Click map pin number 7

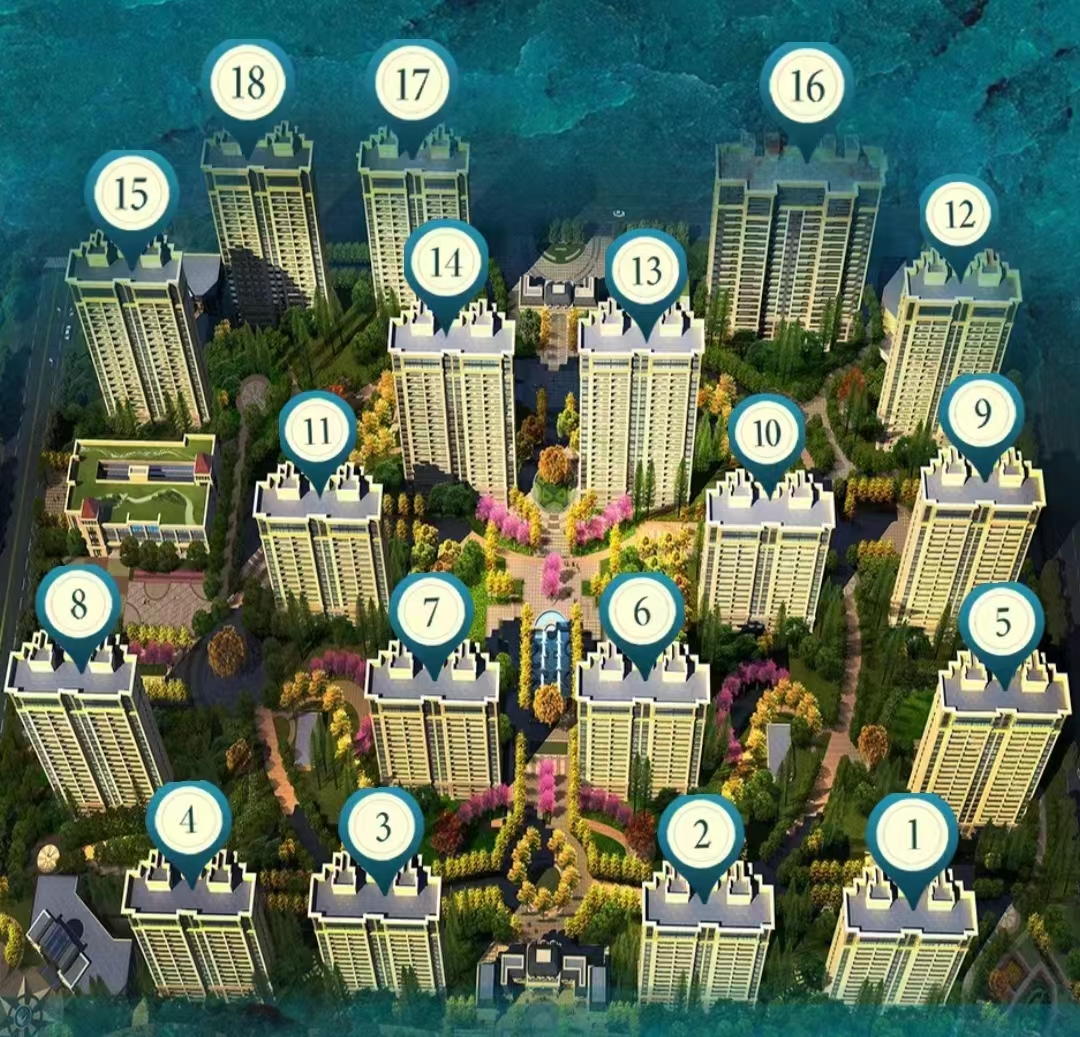click(x=431, y=612)
